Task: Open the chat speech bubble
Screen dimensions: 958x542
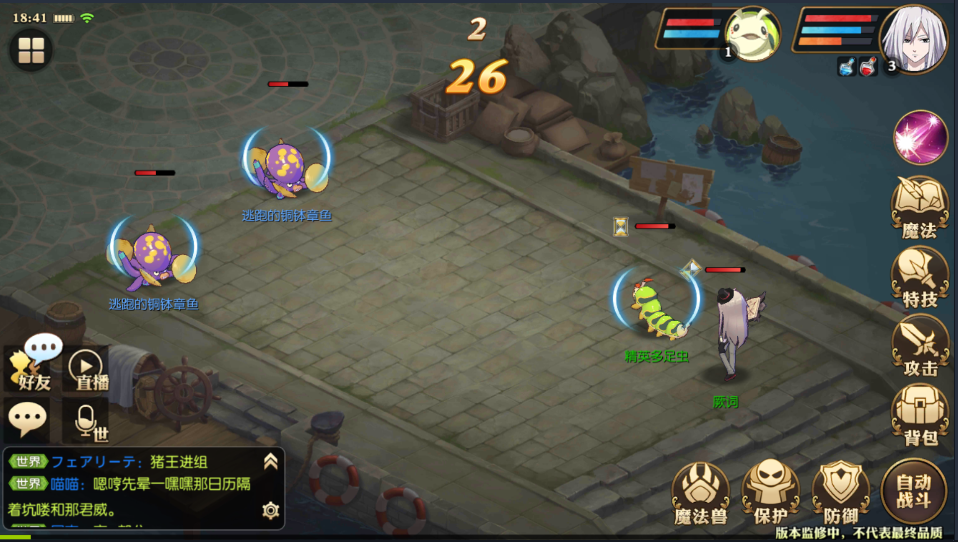Action: 26,420
